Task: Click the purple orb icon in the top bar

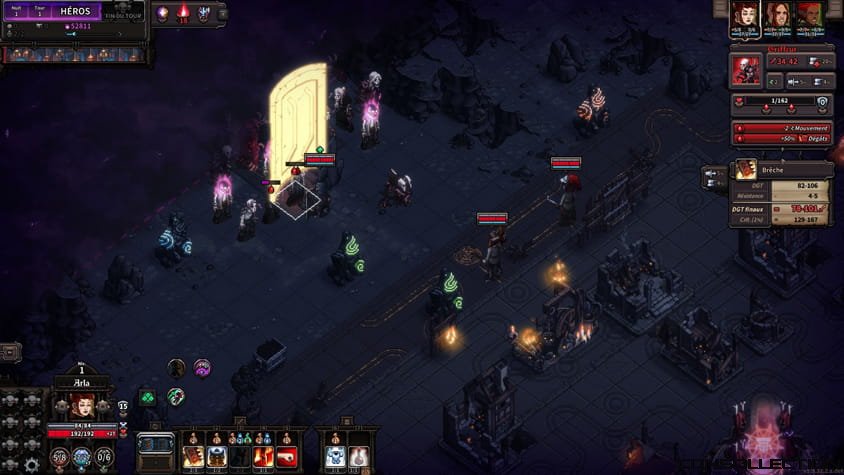Action: click(x=163, y=13)
